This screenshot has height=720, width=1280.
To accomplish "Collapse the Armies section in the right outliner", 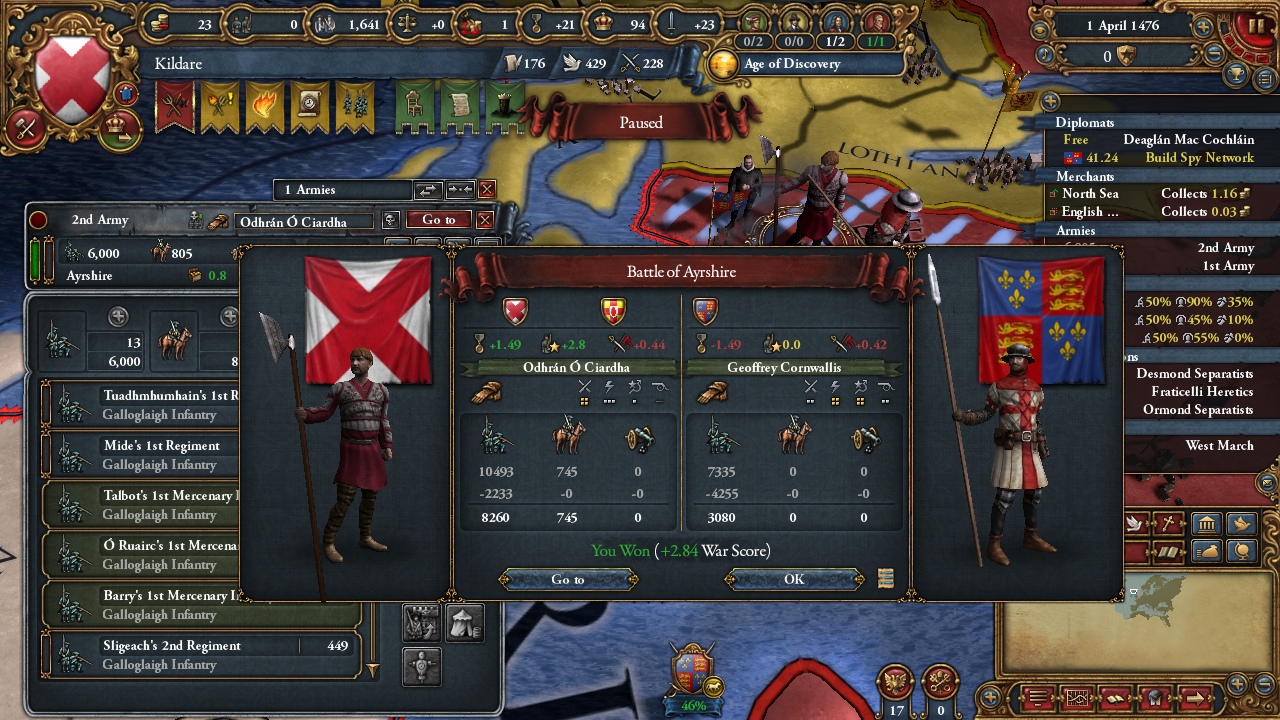I will (x=1077, y=230).
